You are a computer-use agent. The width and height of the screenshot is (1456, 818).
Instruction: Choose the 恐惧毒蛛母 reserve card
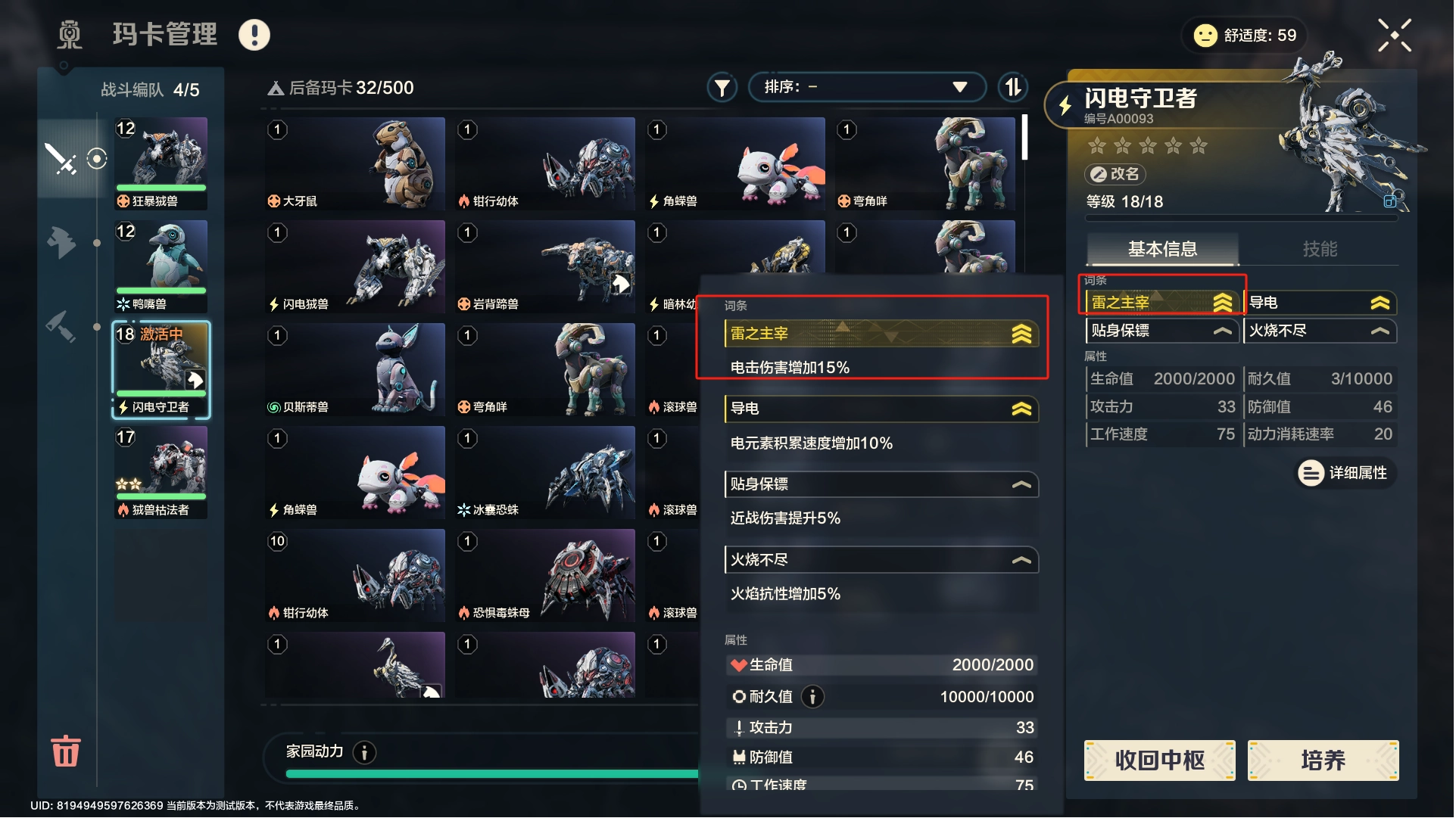545,575
